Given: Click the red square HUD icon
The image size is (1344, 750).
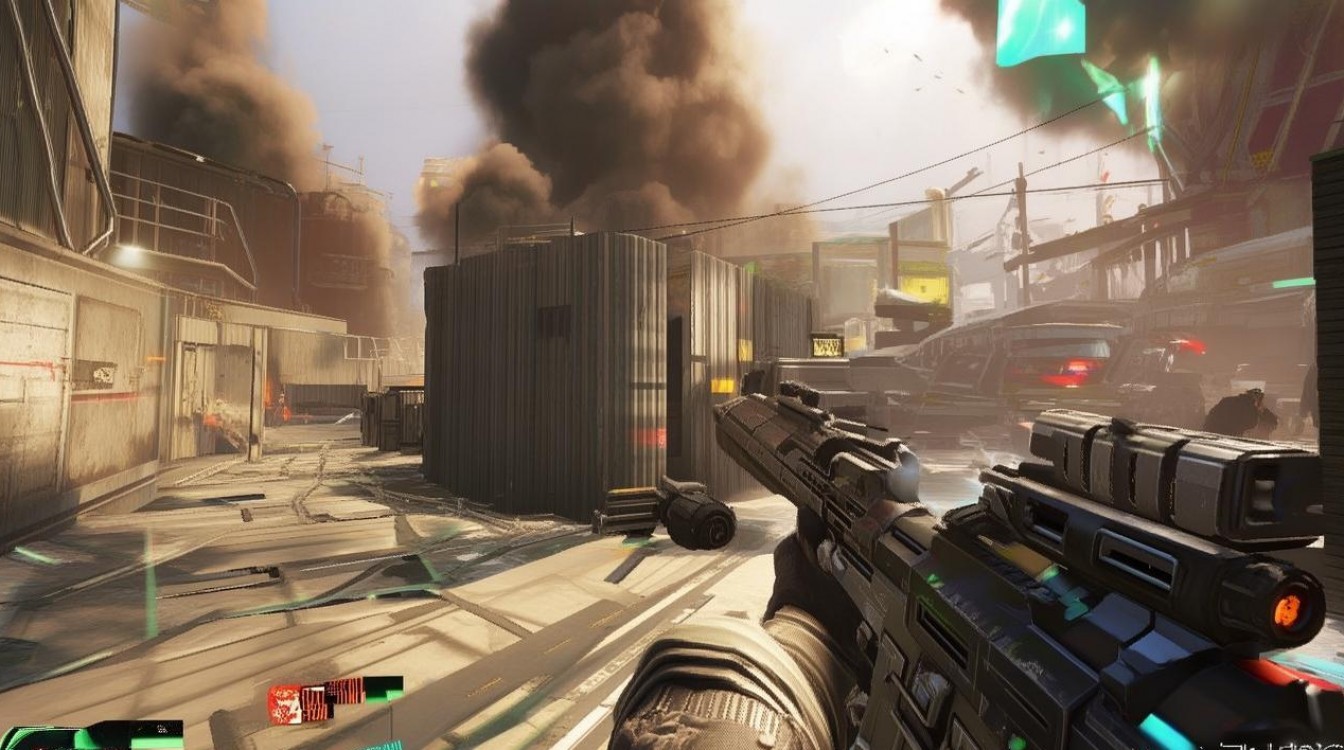Looking at the screenshot, I should pyautogui.click(x=283, y=702).
